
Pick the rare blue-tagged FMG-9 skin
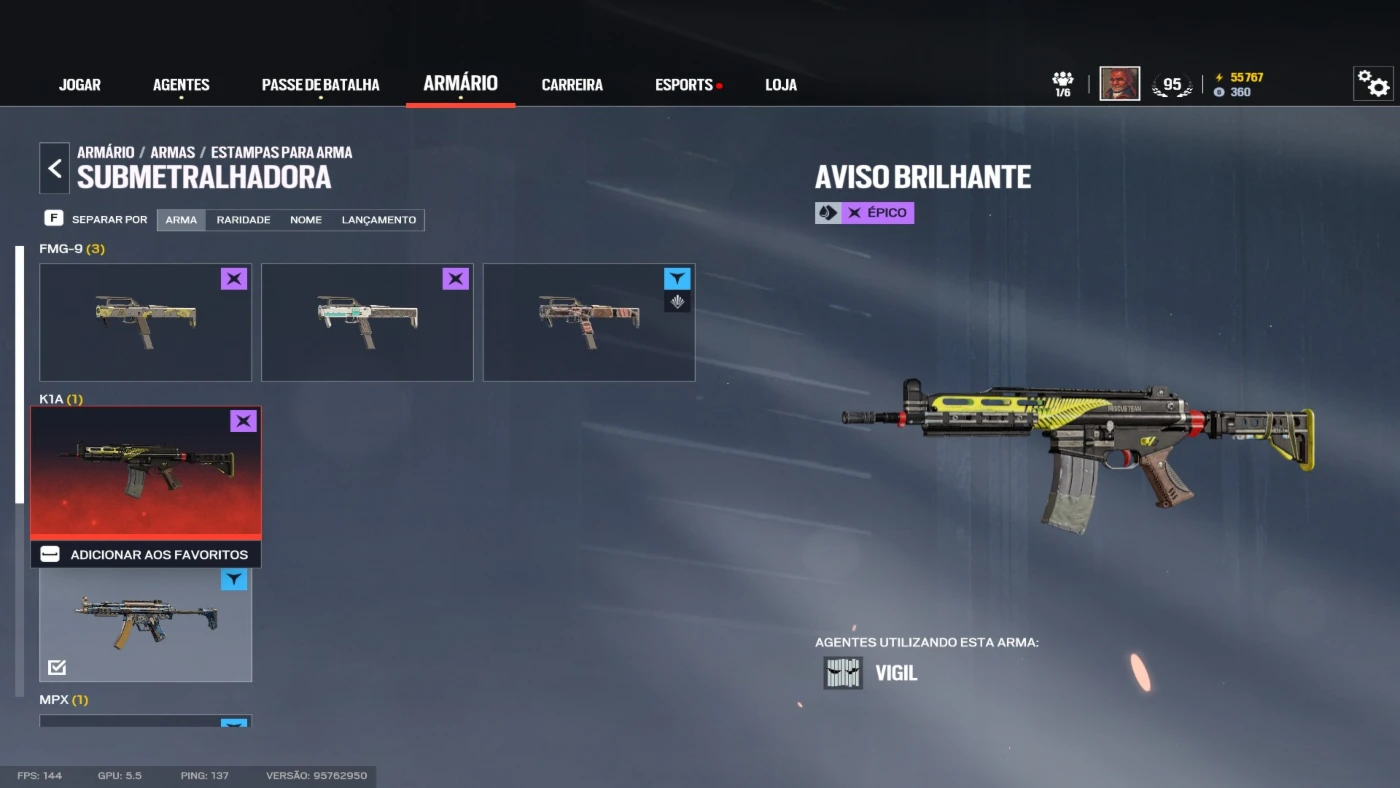point(589,322)
